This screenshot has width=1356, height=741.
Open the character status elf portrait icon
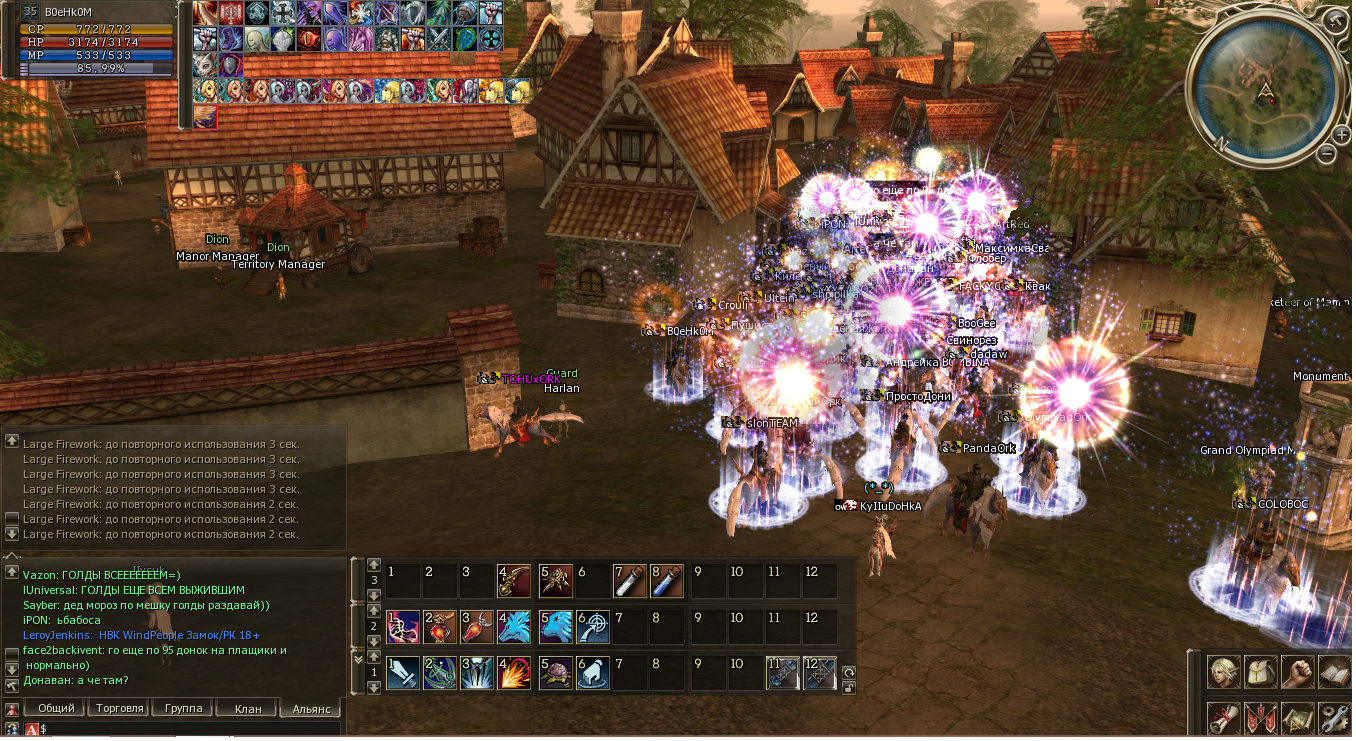pyautogui.click(x=1224, y=671)
